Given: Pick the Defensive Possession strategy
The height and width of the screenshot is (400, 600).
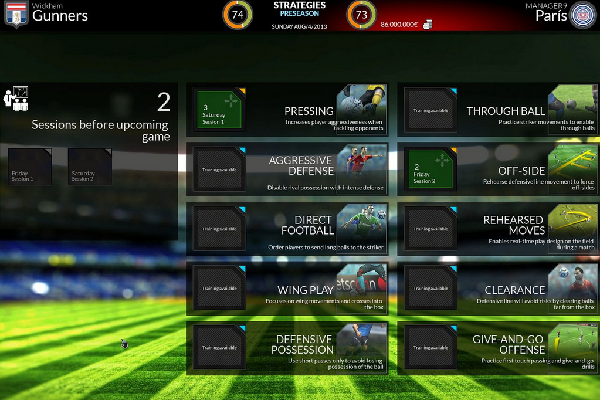Looking at the screenshot, I should point(287,350).
